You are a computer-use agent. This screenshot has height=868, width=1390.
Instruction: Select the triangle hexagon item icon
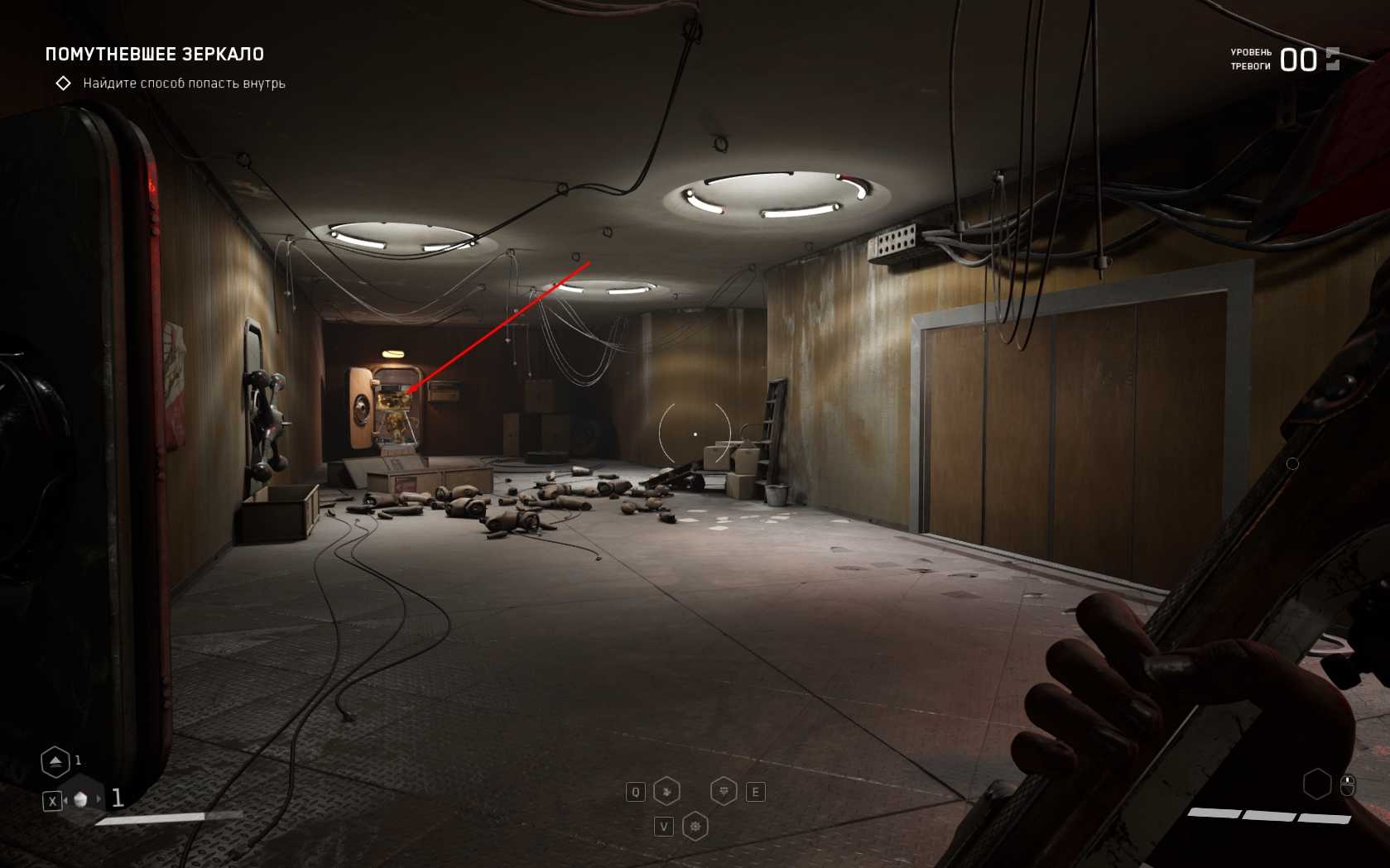point(55,761)
